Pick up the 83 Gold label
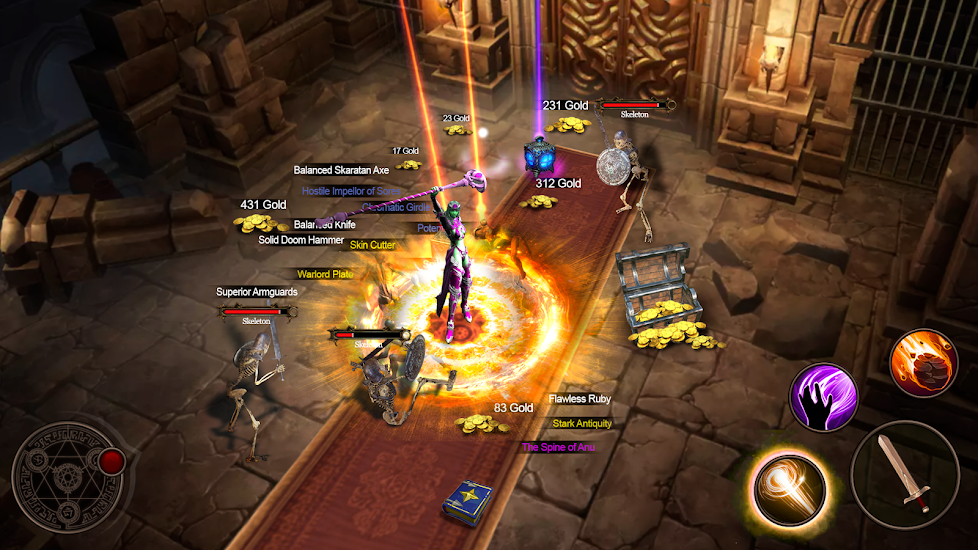The image size is (978, 550). 513,408
